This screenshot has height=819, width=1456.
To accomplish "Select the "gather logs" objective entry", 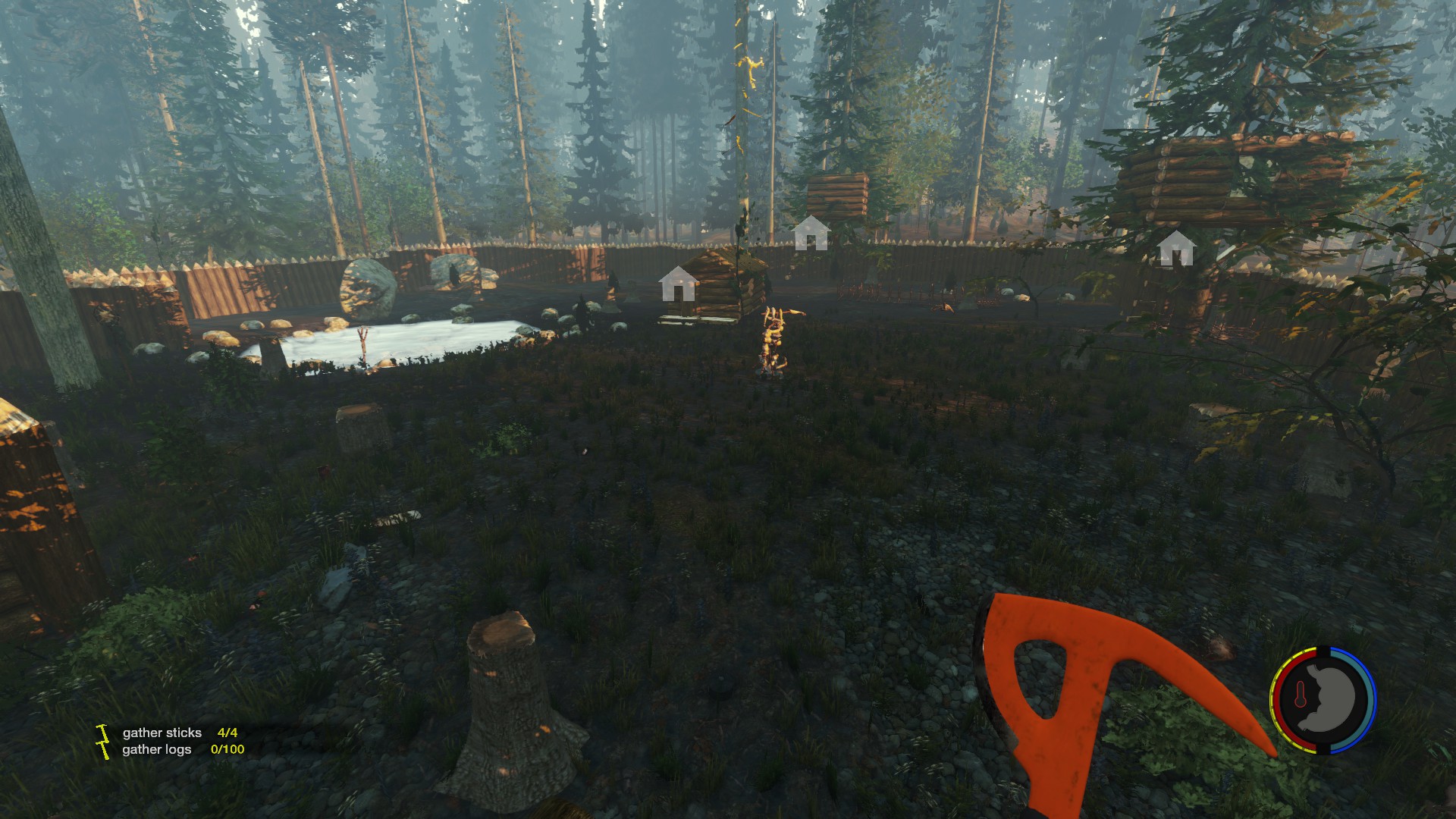I will tap(157, 749).
